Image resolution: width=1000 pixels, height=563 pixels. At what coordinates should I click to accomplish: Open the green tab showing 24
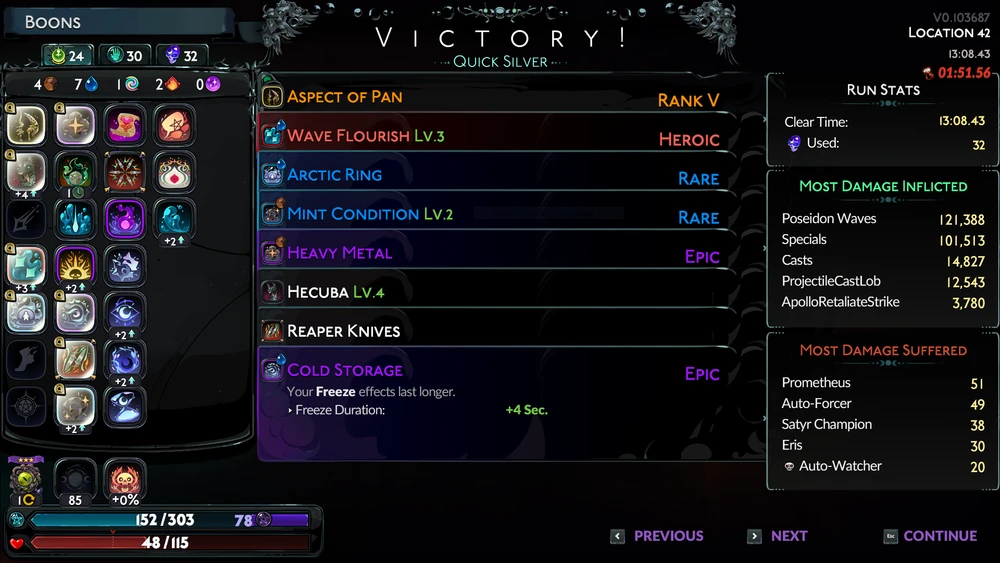click(x=66, y=56)
